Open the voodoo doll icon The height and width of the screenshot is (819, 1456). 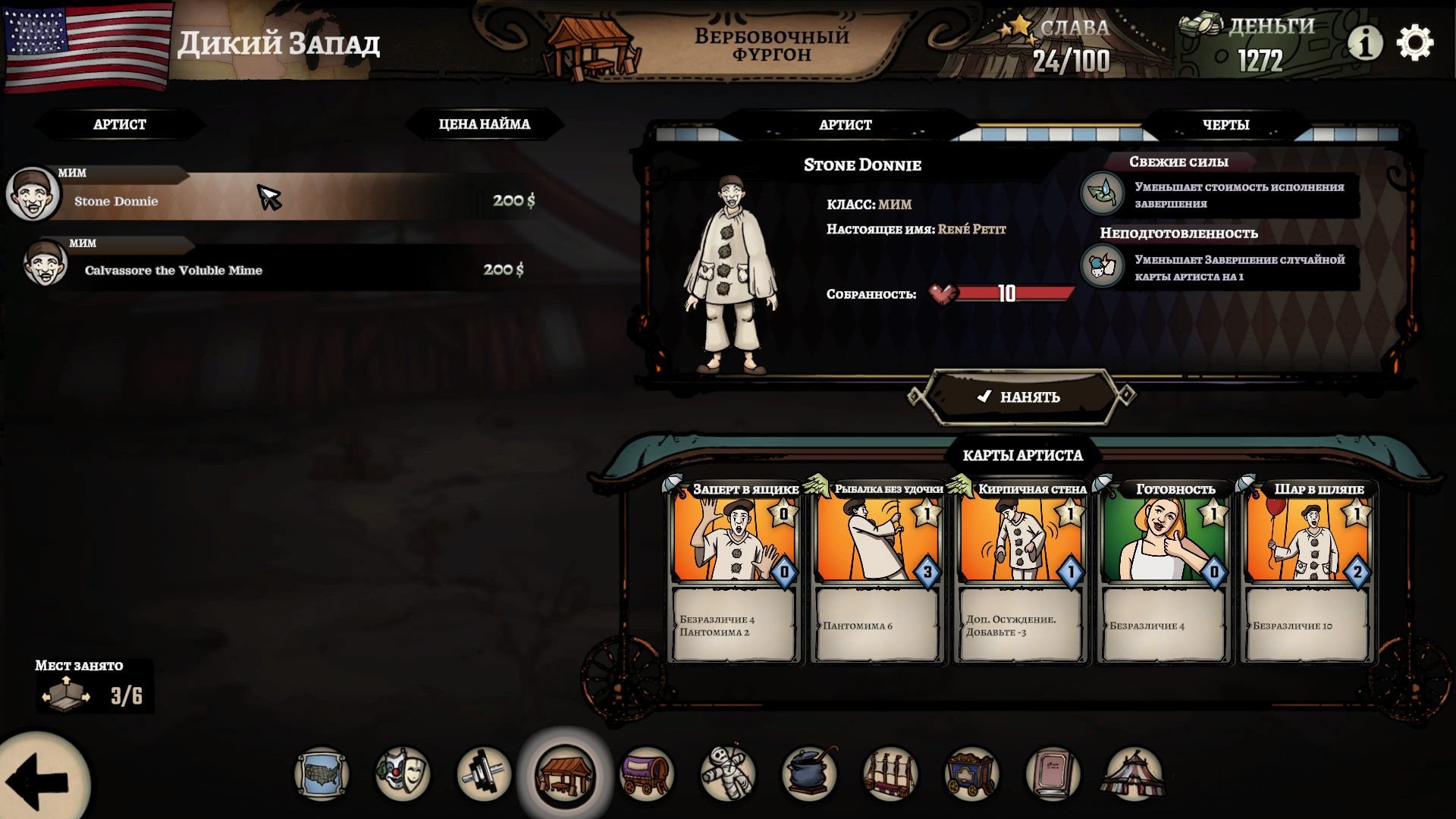tap(727, 774)
